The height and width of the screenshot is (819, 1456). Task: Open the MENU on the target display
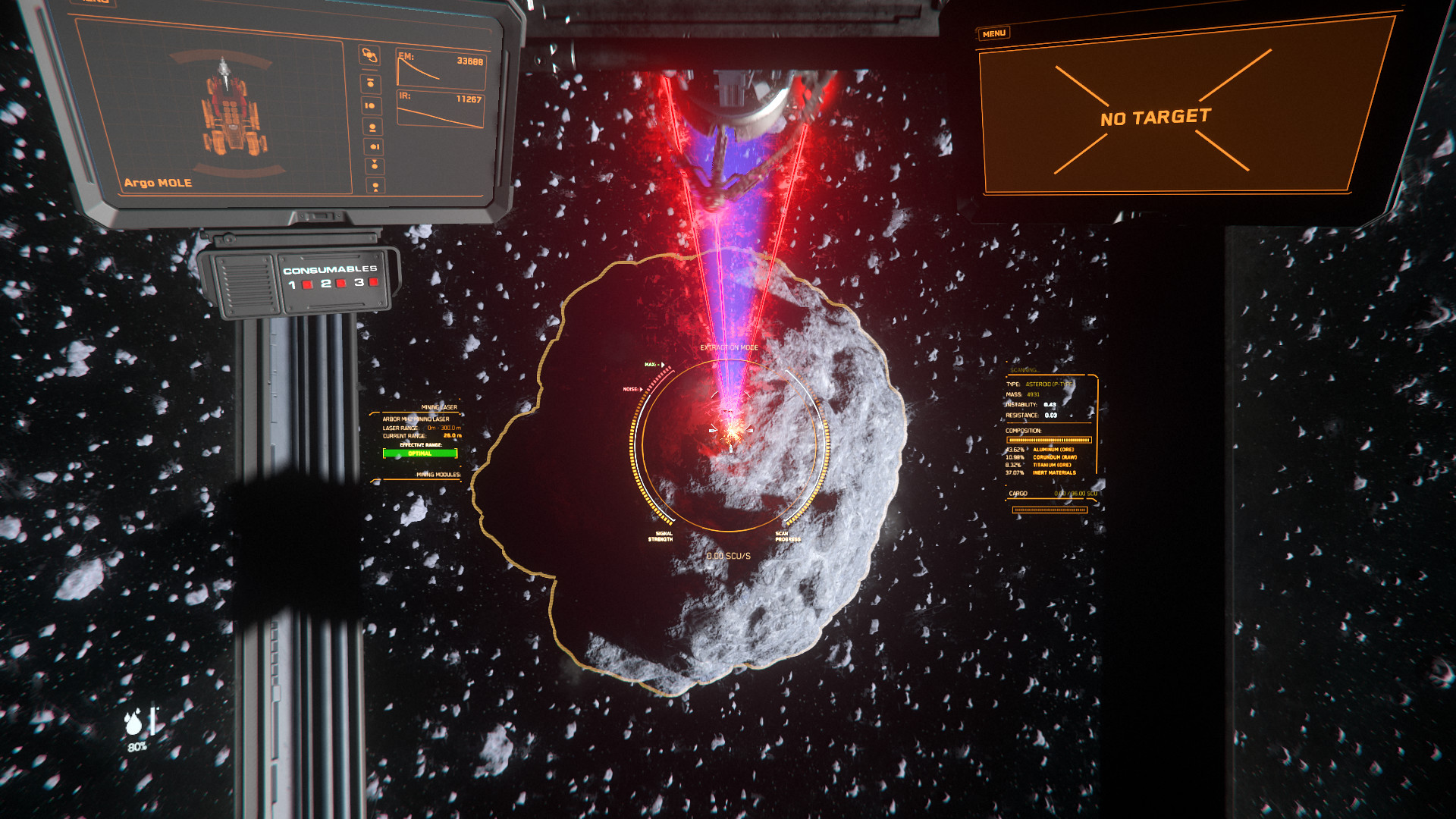click(x=993, y=34)
